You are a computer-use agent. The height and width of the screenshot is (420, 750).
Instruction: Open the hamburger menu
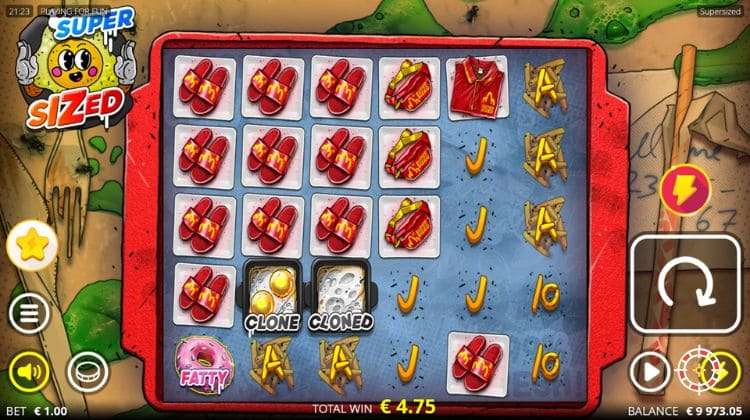point(29,315)
